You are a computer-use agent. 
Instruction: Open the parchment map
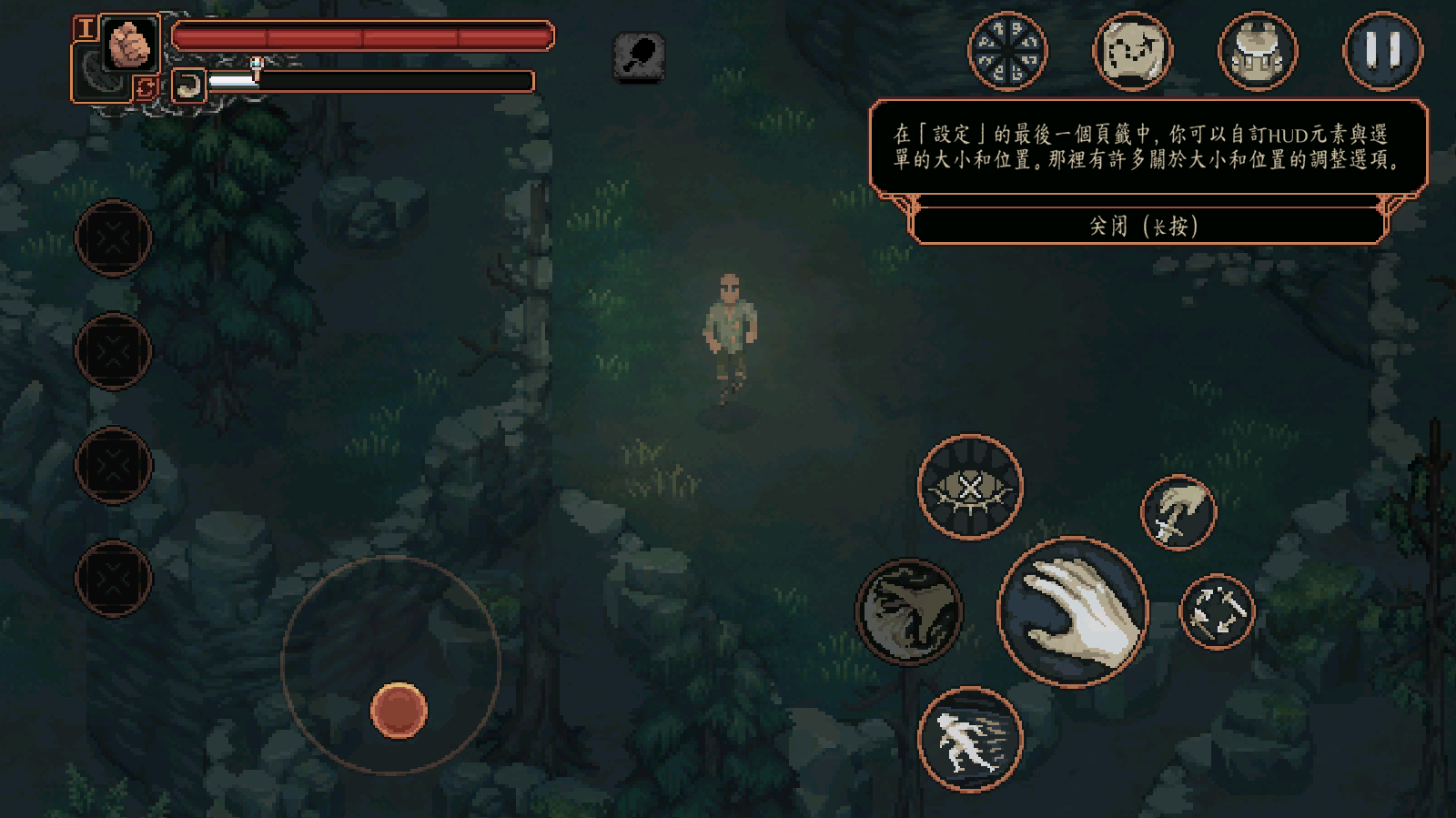coord(1132,51)
